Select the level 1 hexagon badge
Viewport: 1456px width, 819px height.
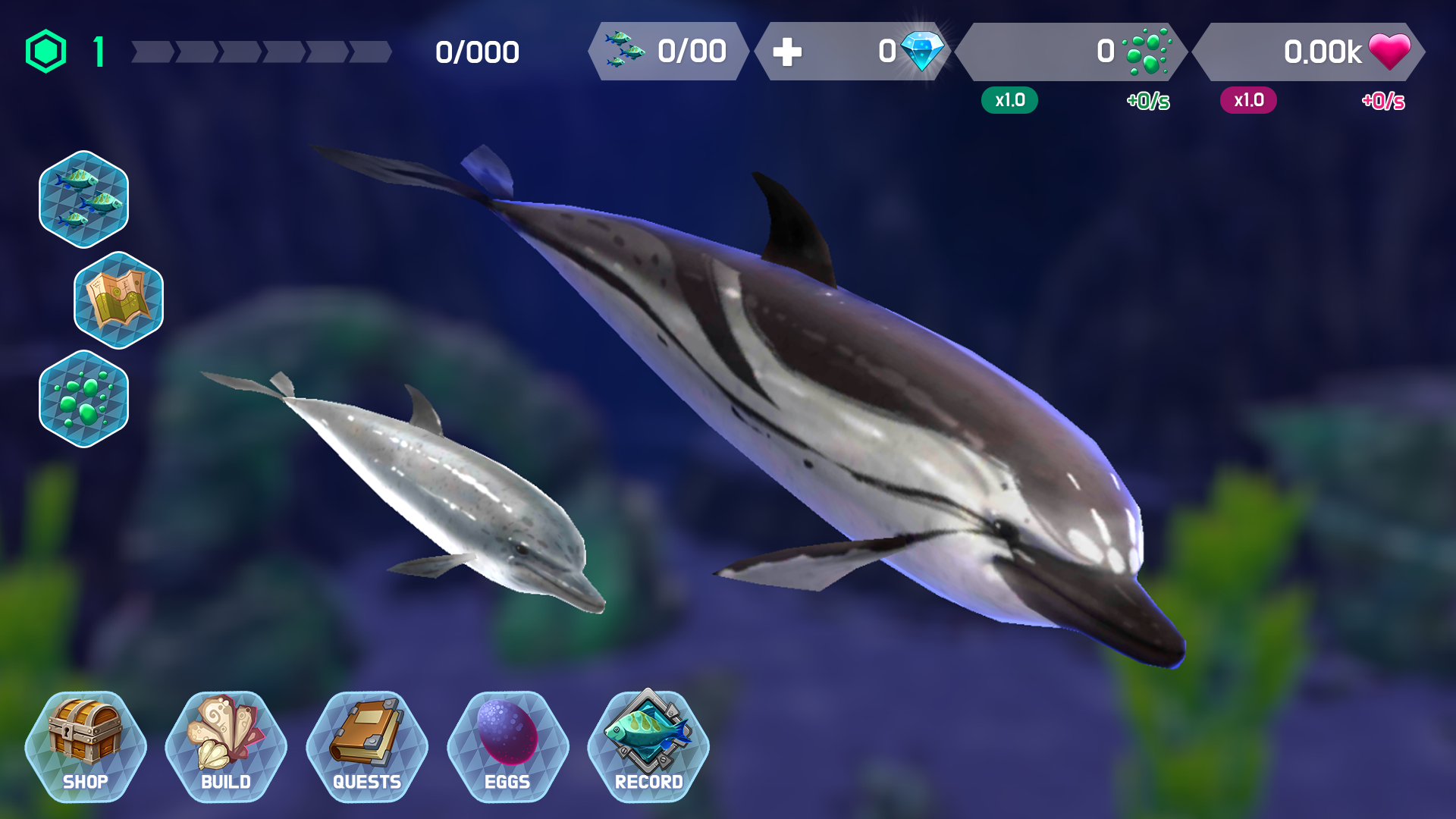47,49
